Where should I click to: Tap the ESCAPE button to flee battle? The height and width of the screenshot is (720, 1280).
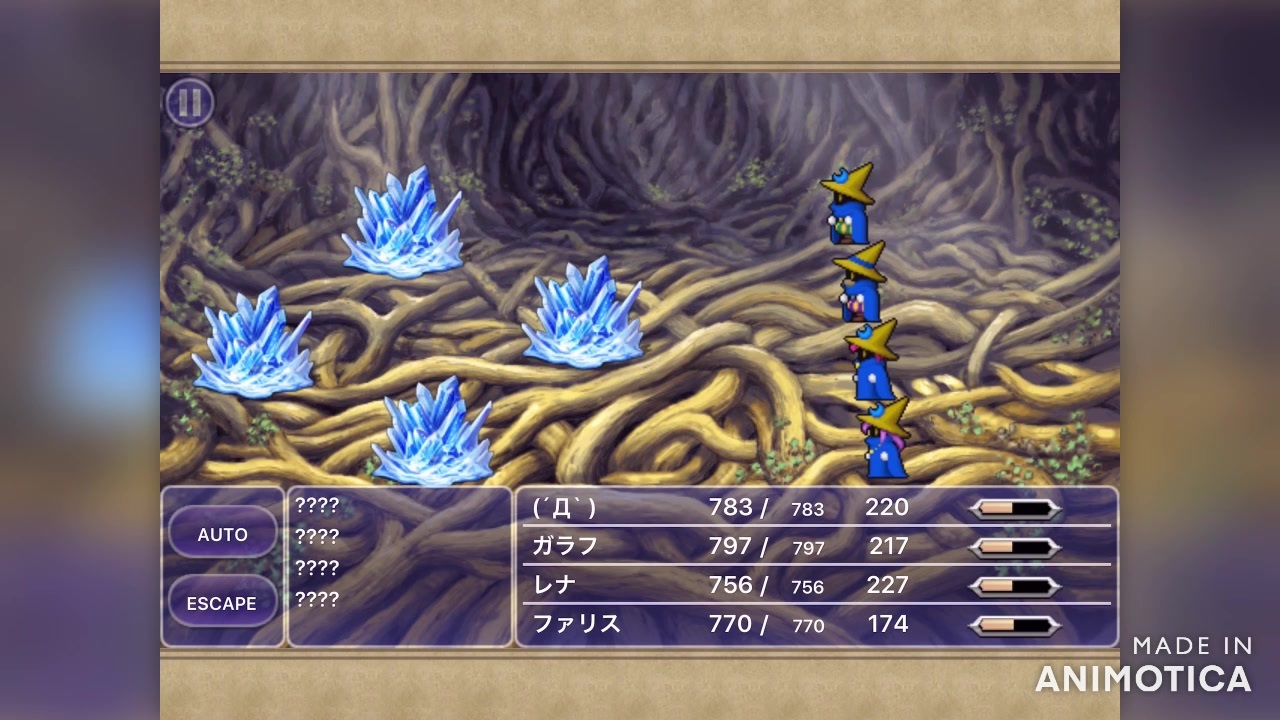pos(222,602)
